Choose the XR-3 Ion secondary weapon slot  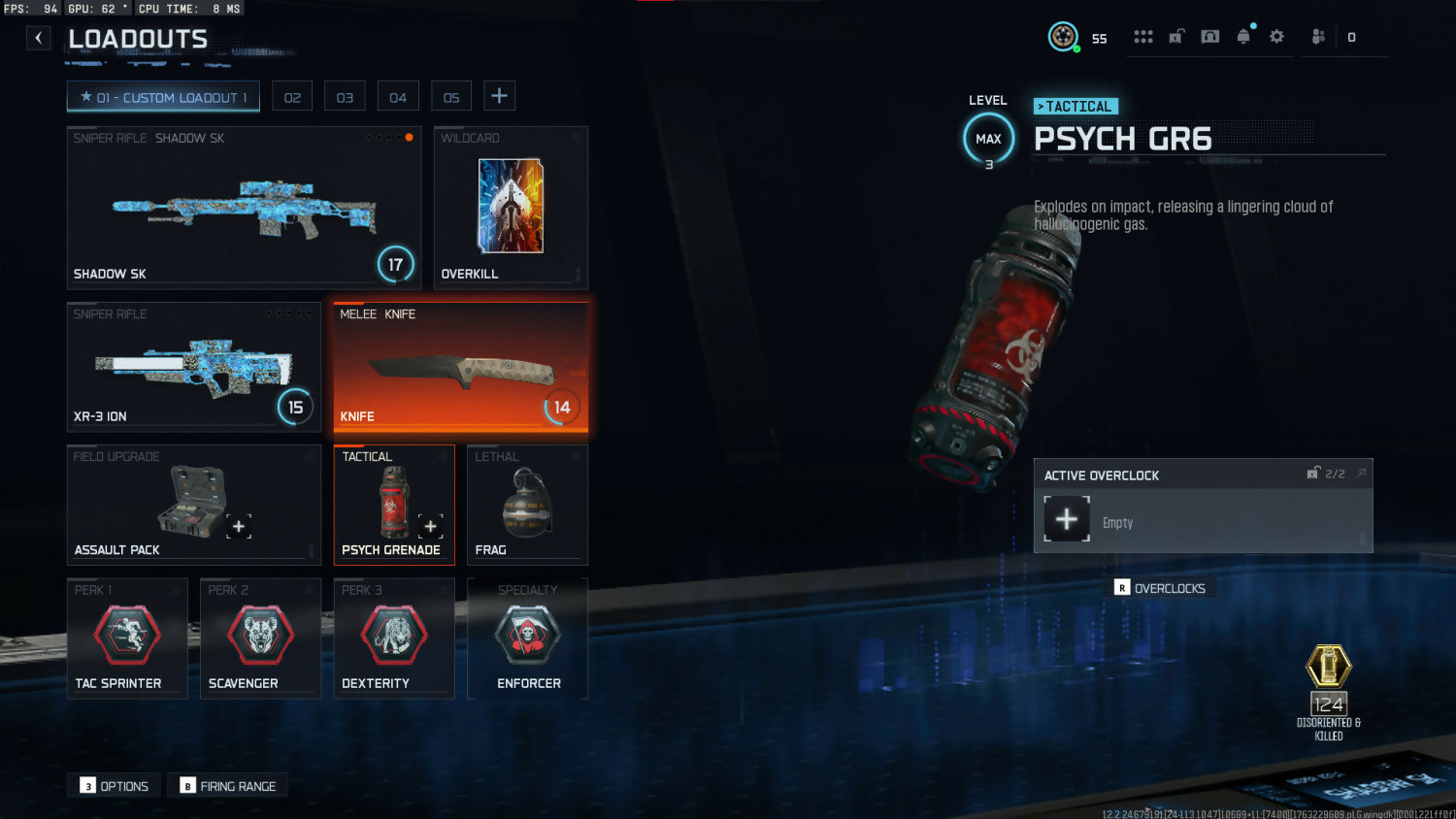[193, 366]
